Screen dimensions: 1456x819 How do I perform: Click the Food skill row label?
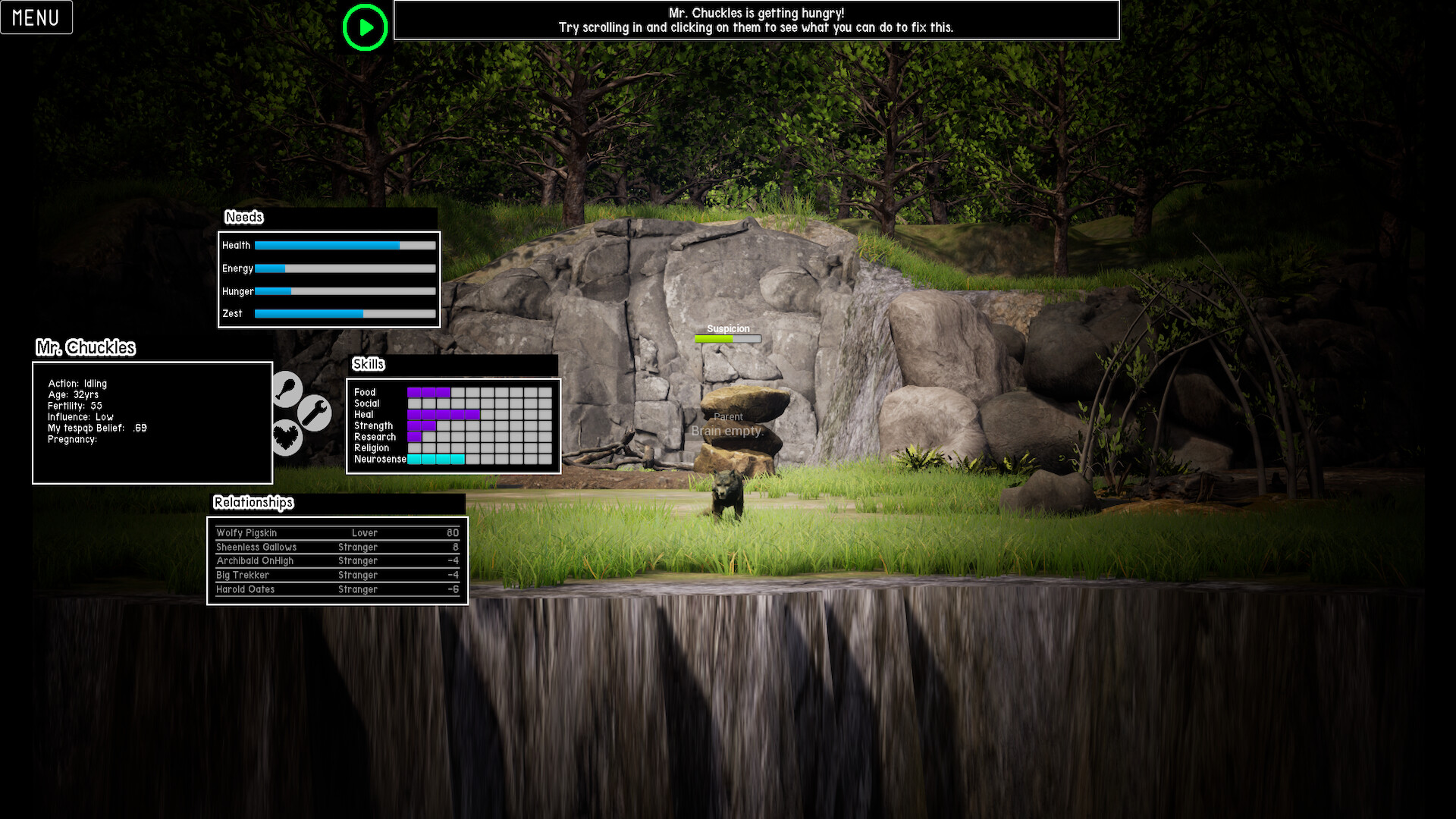[x=366, y=392]
